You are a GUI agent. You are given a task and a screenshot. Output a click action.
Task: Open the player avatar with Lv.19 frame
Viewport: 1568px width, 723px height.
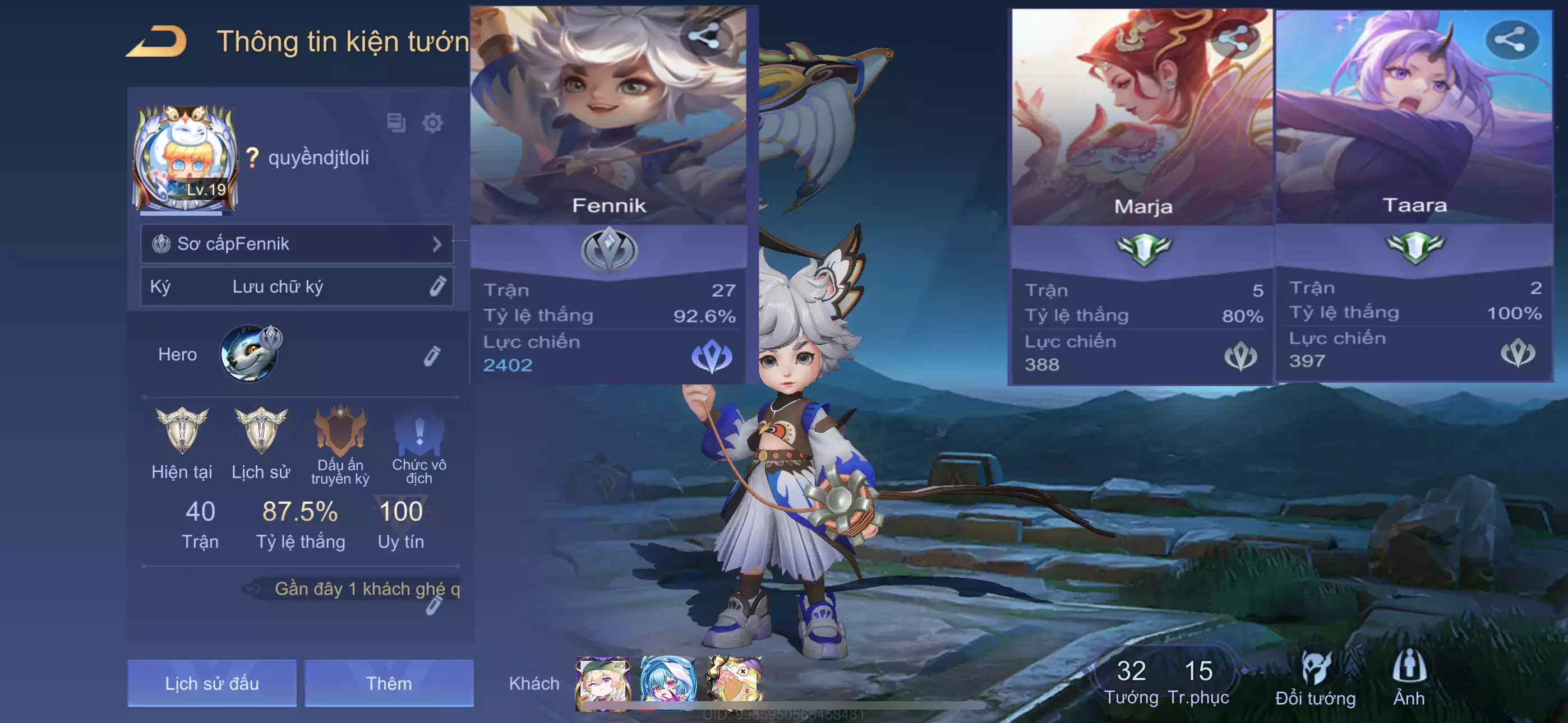pyautogui.click(x=186, y=159)
